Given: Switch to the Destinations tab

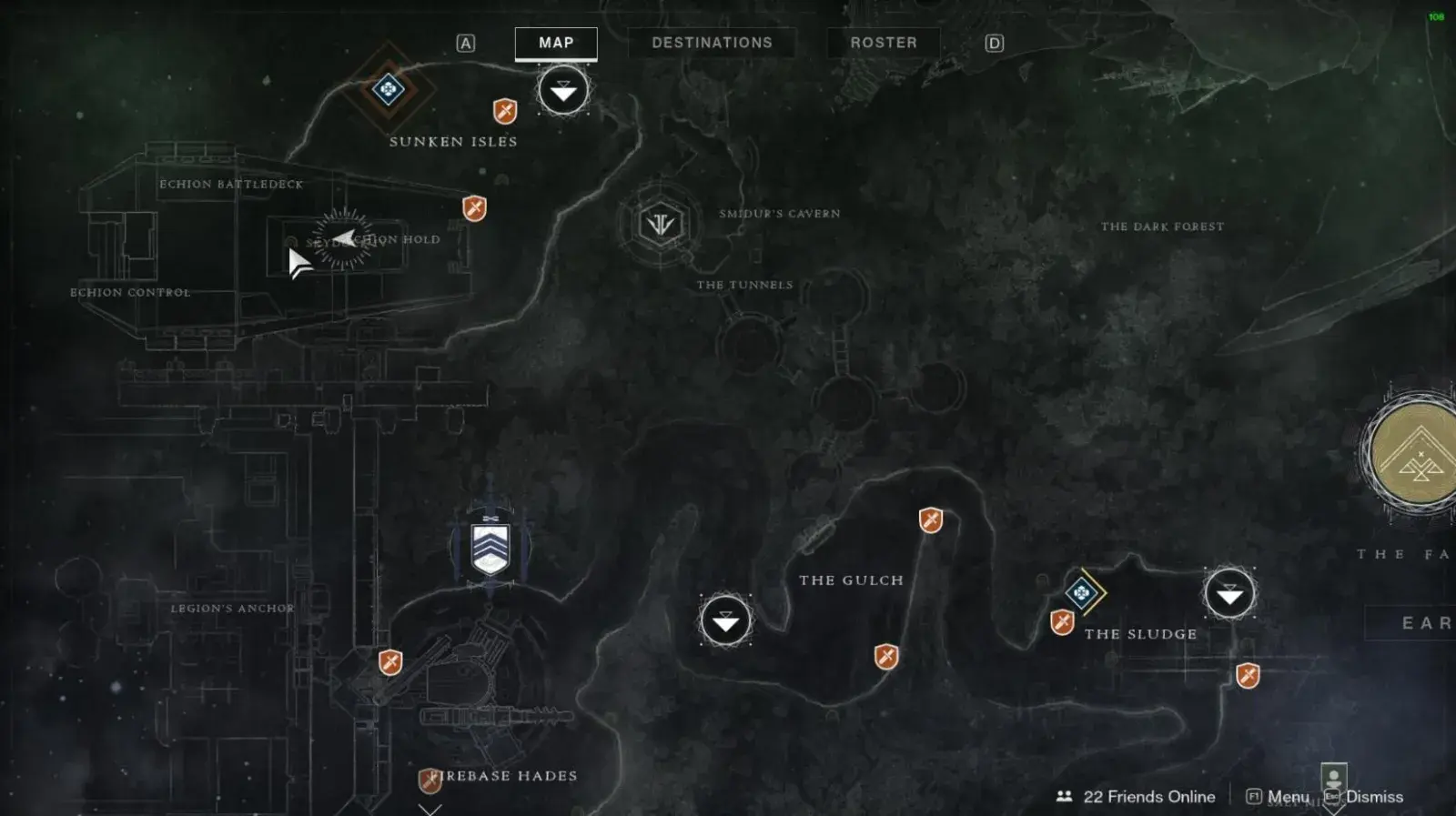Looking at the screenshot, I should [x=712, y=43].
